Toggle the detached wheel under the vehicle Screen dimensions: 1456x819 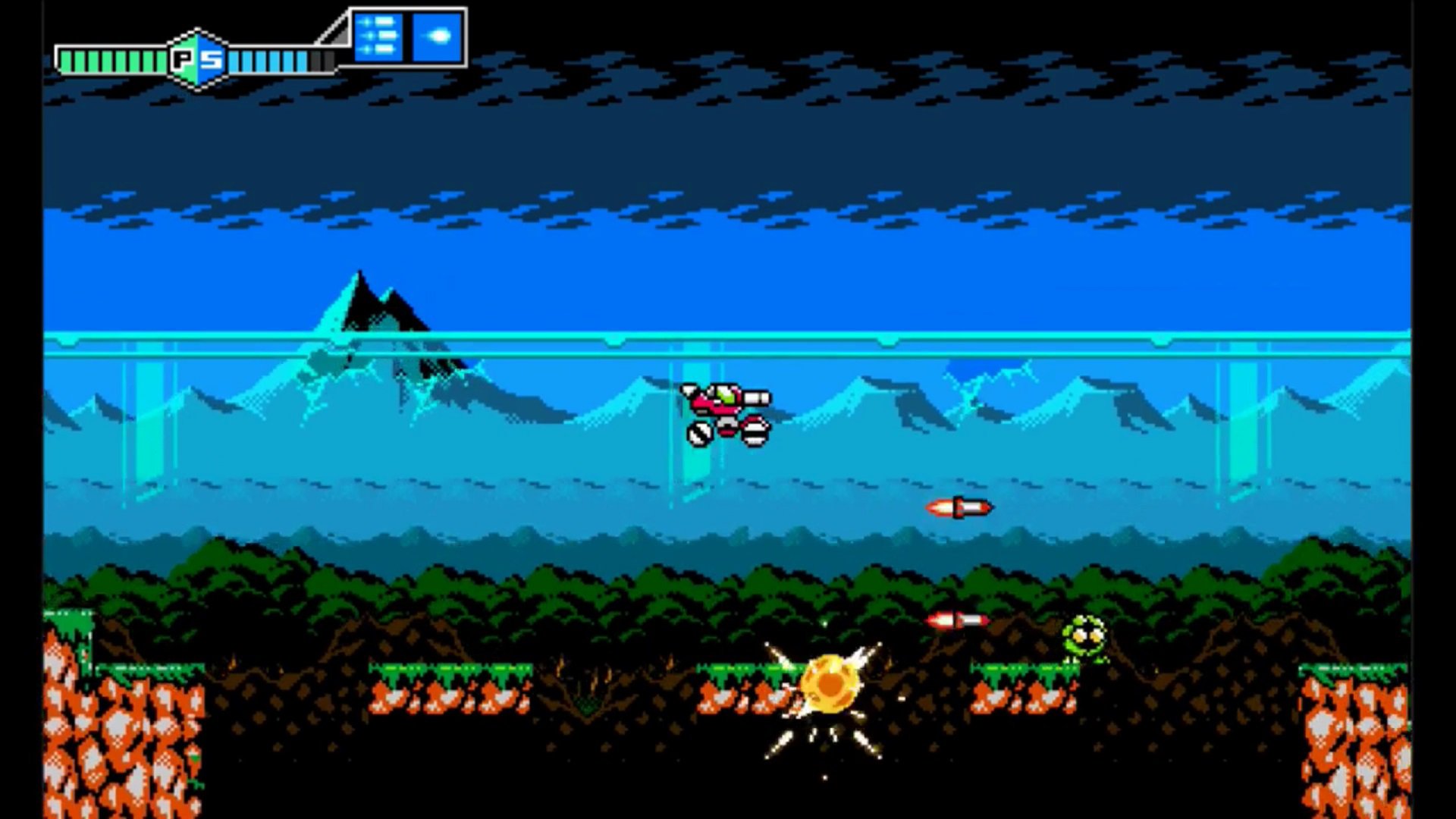pyautogui.click(x=698, y=435)
